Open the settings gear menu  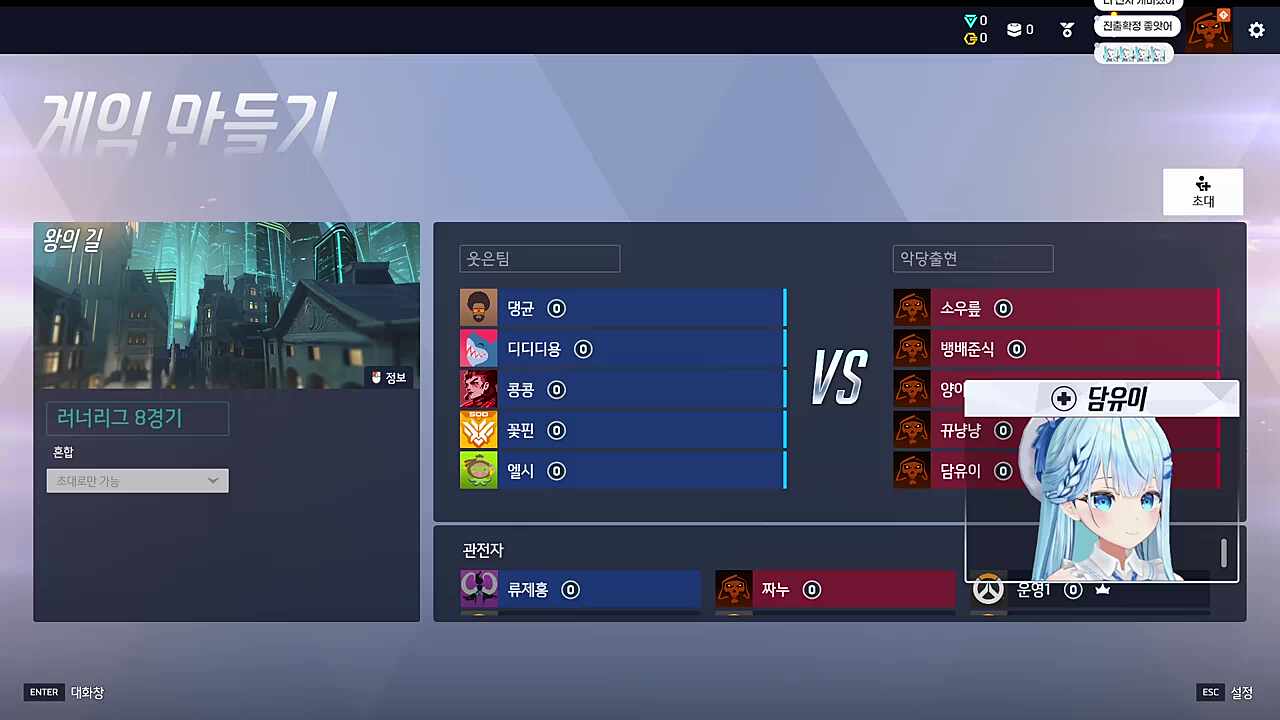(x=1256, y=30)
